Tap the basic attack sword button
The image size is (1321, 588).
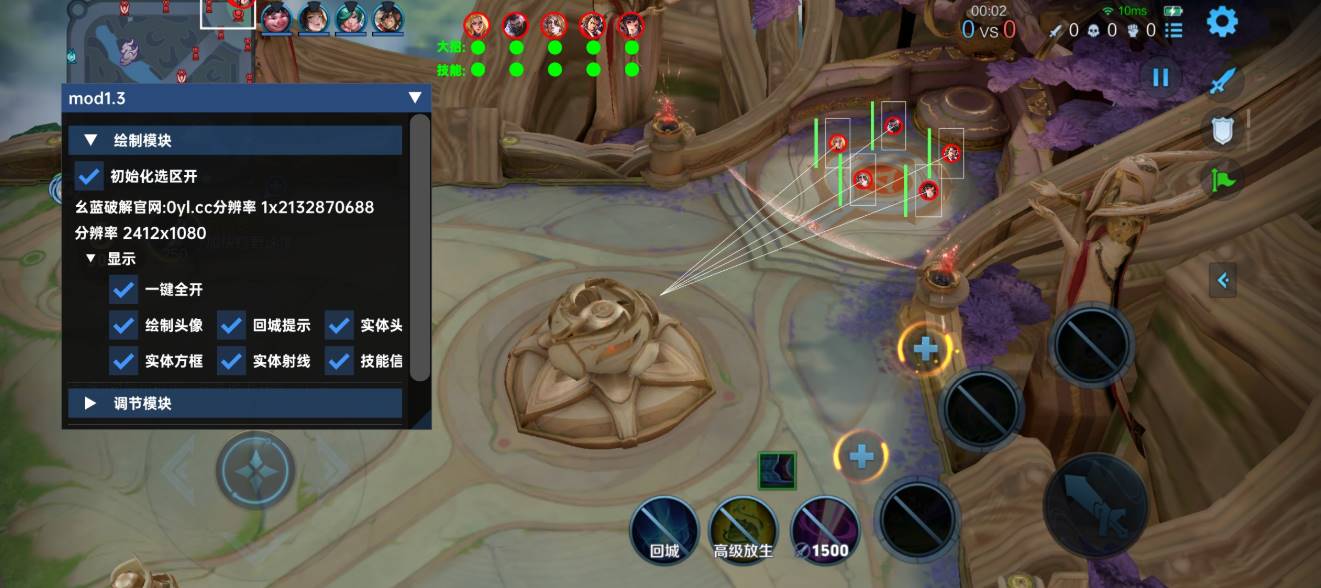(1095, 505)
